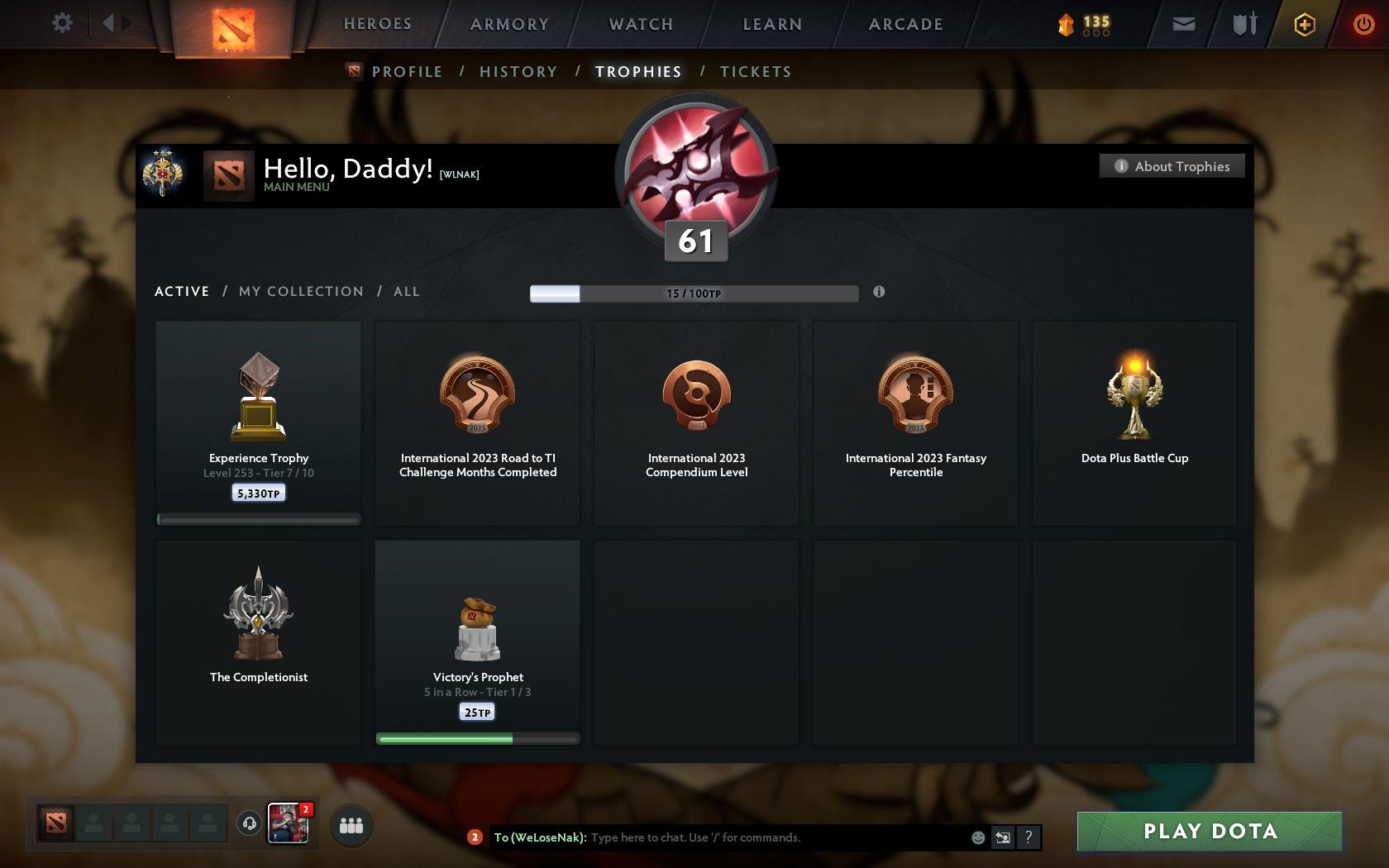Open About Trophies
This screenshot has height=868, width=1389.
[1172, 166]
